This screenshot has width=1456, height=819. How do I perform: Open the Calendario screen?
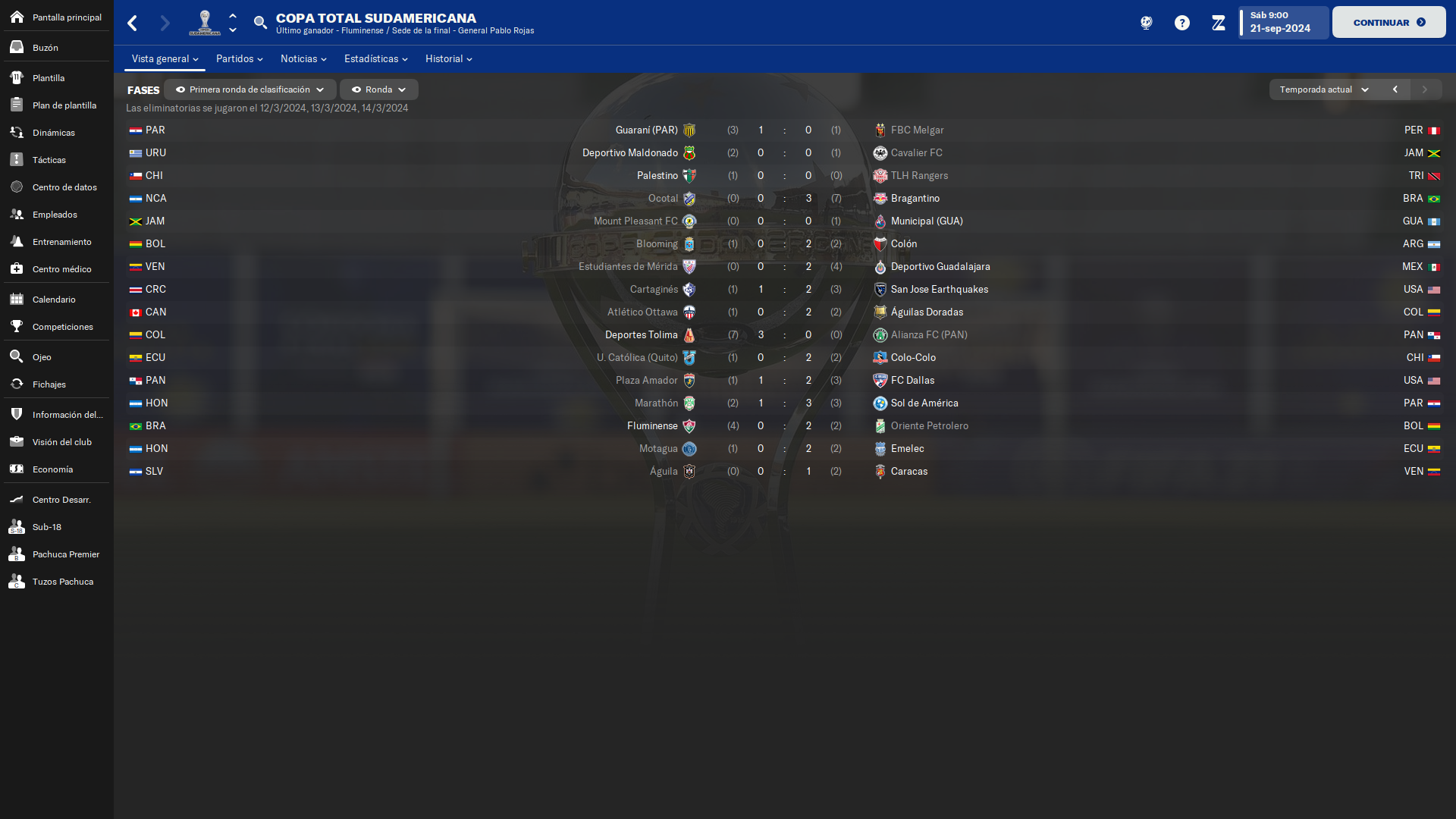click(x=54, y=300)
